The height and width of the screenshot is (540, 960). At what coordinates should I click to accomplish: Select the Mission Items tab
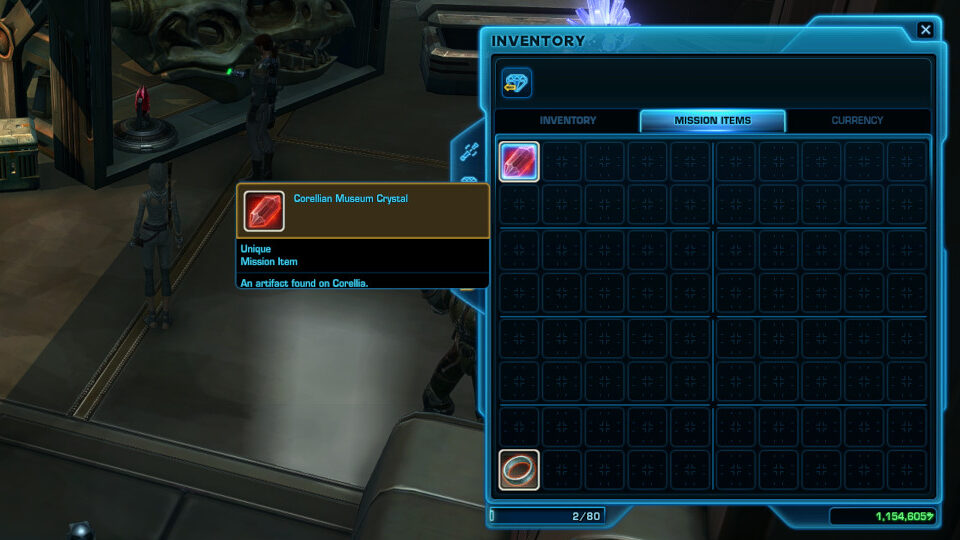[x=712, y=121]
